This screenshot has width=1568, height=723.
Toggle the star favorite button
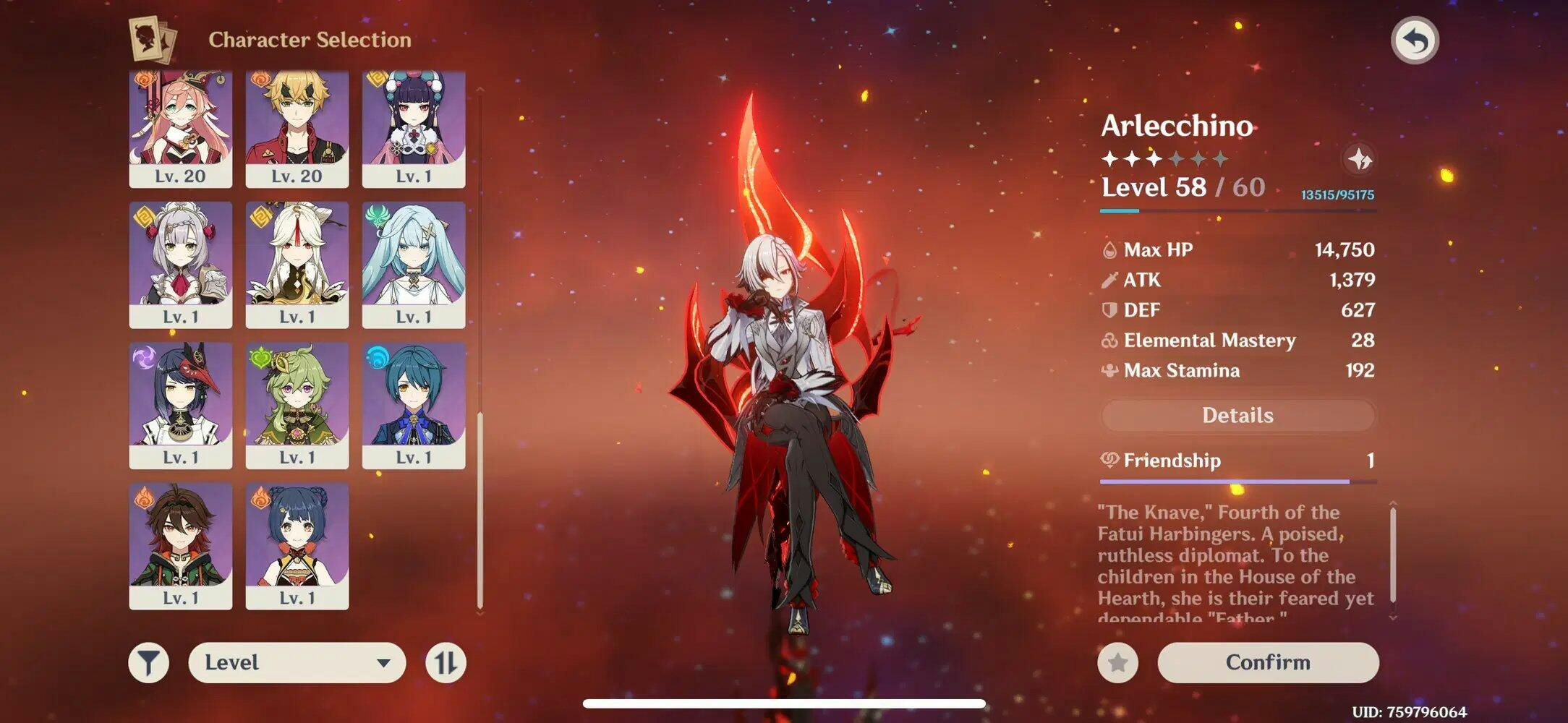1117,662
